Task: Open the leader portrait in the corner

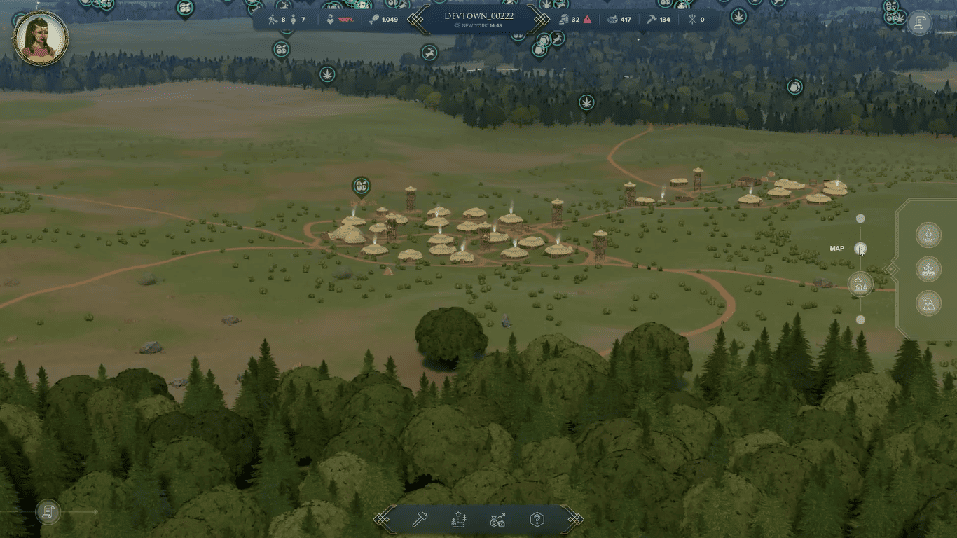Action: [x=40, y=38]
